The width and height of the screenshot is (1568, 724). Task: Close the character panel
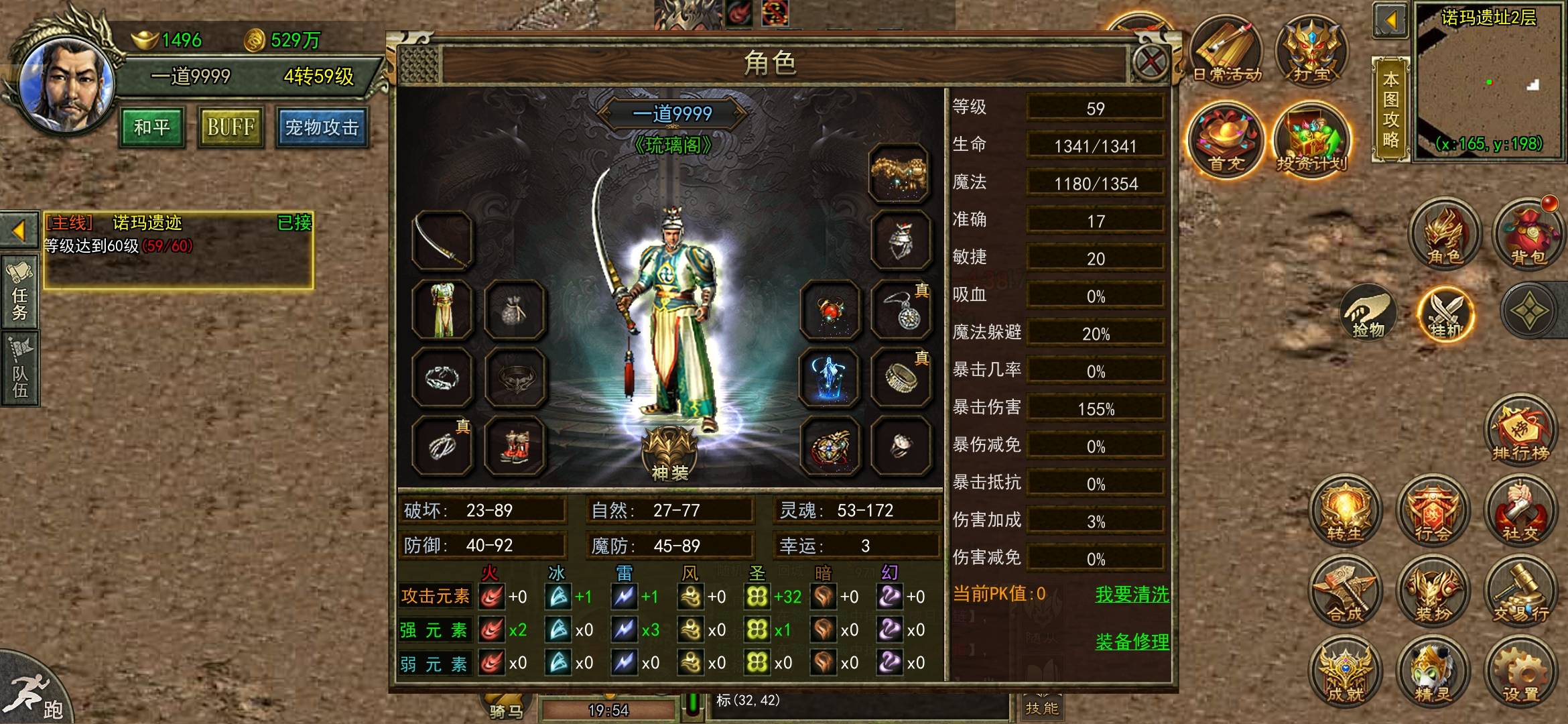pos(1150,63)
